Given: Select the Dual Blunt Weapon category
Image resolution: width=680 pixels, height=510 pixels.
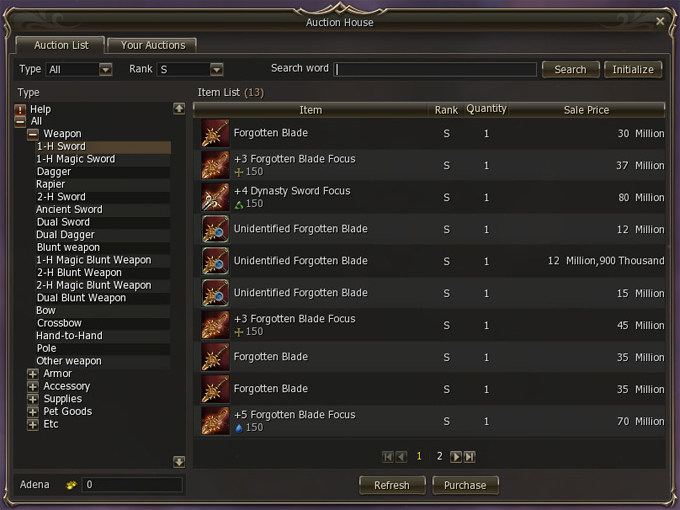Looking at the screenshot, I should click(x=81, y=298).
